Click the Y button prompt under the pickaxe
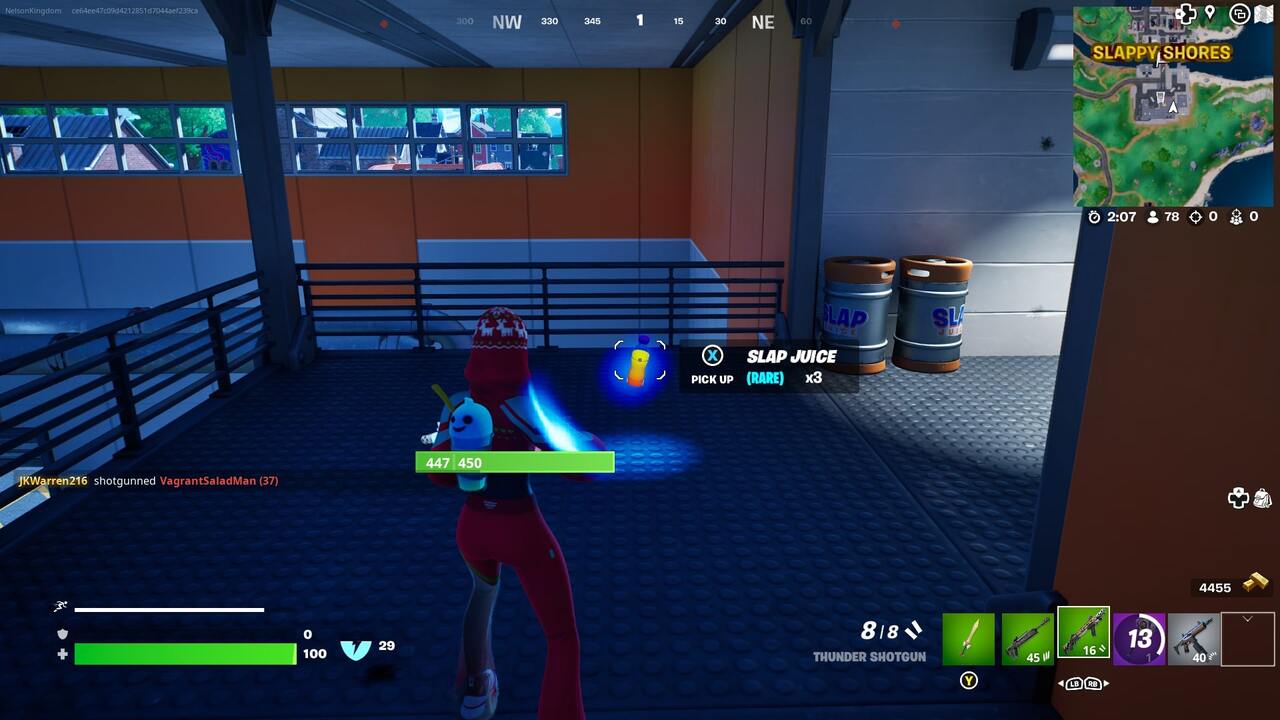1280x720 pixels. coord(968,681)
